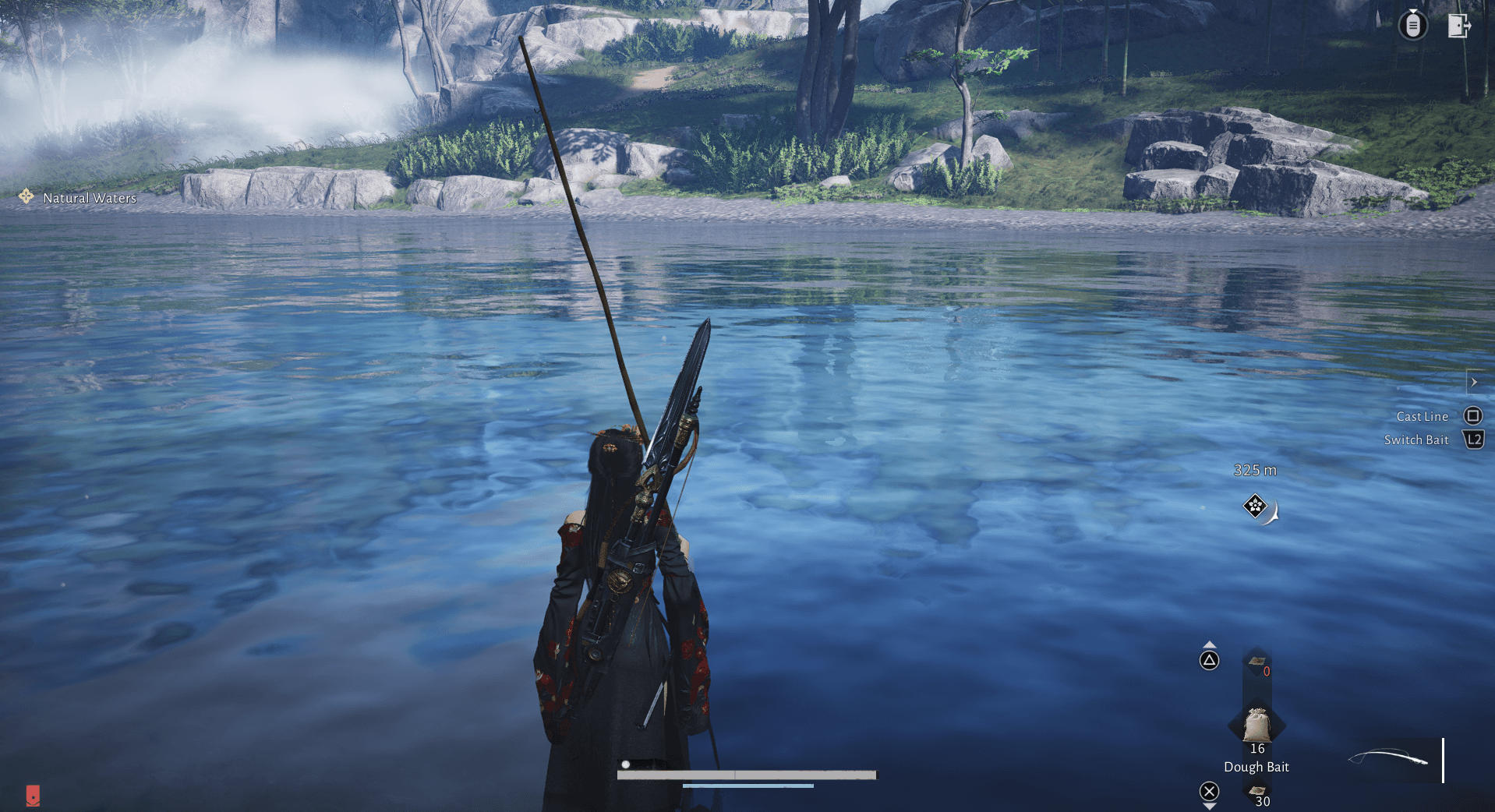The height and width of the screenshot is (812, 1495).
Task: Select the Dough Bait pouch slot
Action: point(1256,726)
